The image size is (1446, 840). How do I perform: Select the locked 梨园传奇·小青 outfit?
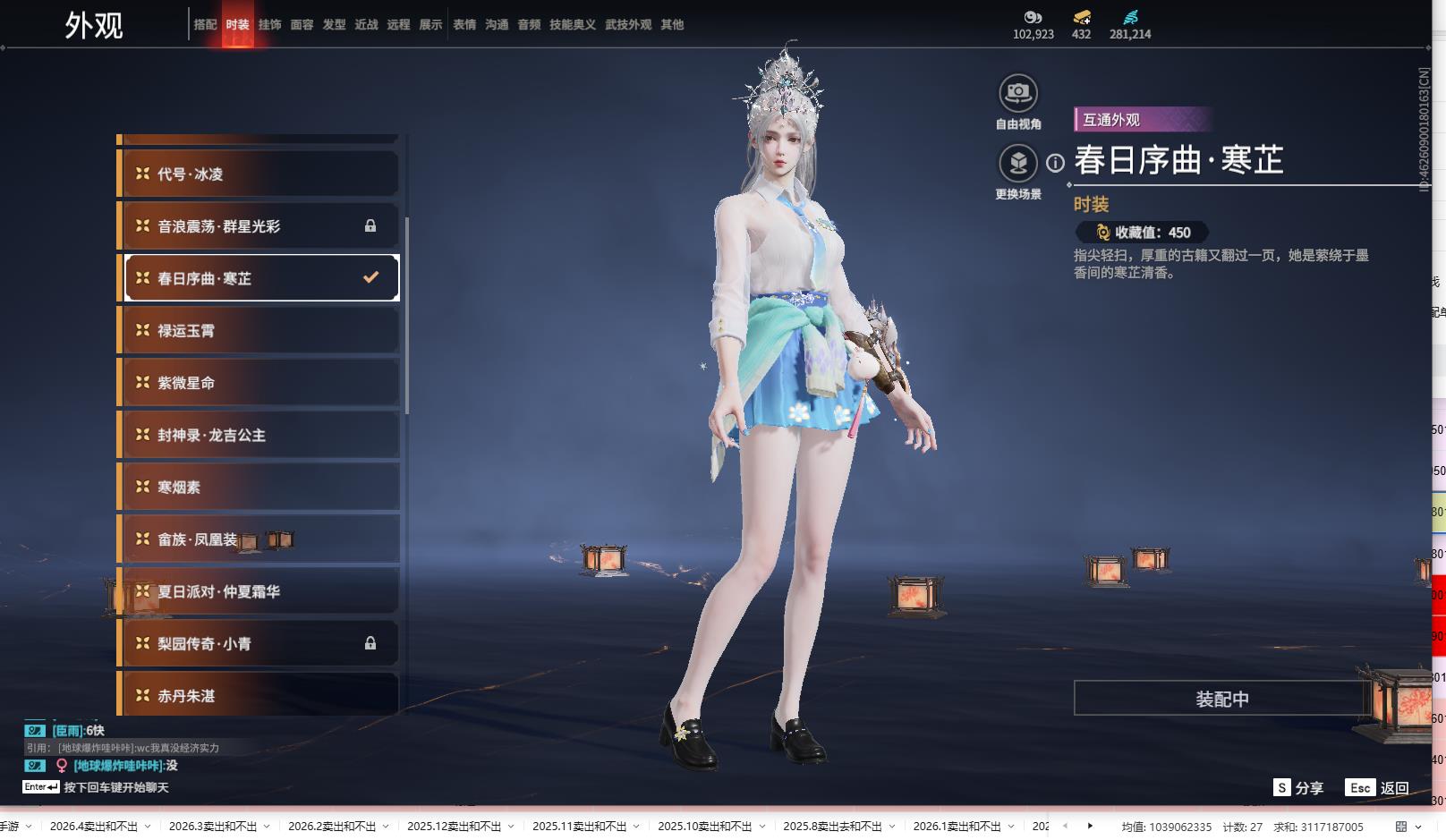click(259, 644)
